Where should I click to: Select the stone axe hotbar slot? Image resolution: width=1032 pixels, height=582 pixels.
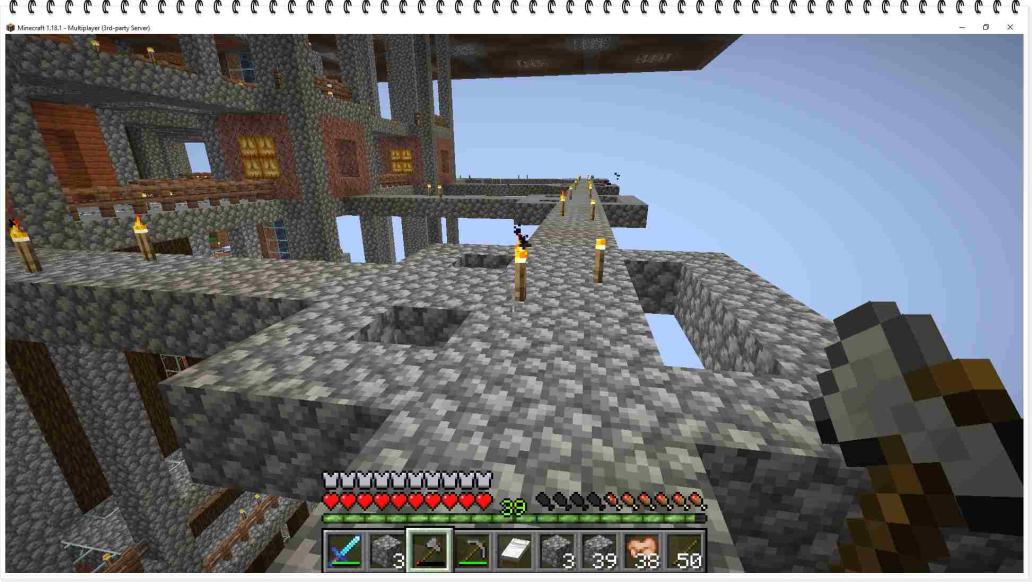click(429, 551)
